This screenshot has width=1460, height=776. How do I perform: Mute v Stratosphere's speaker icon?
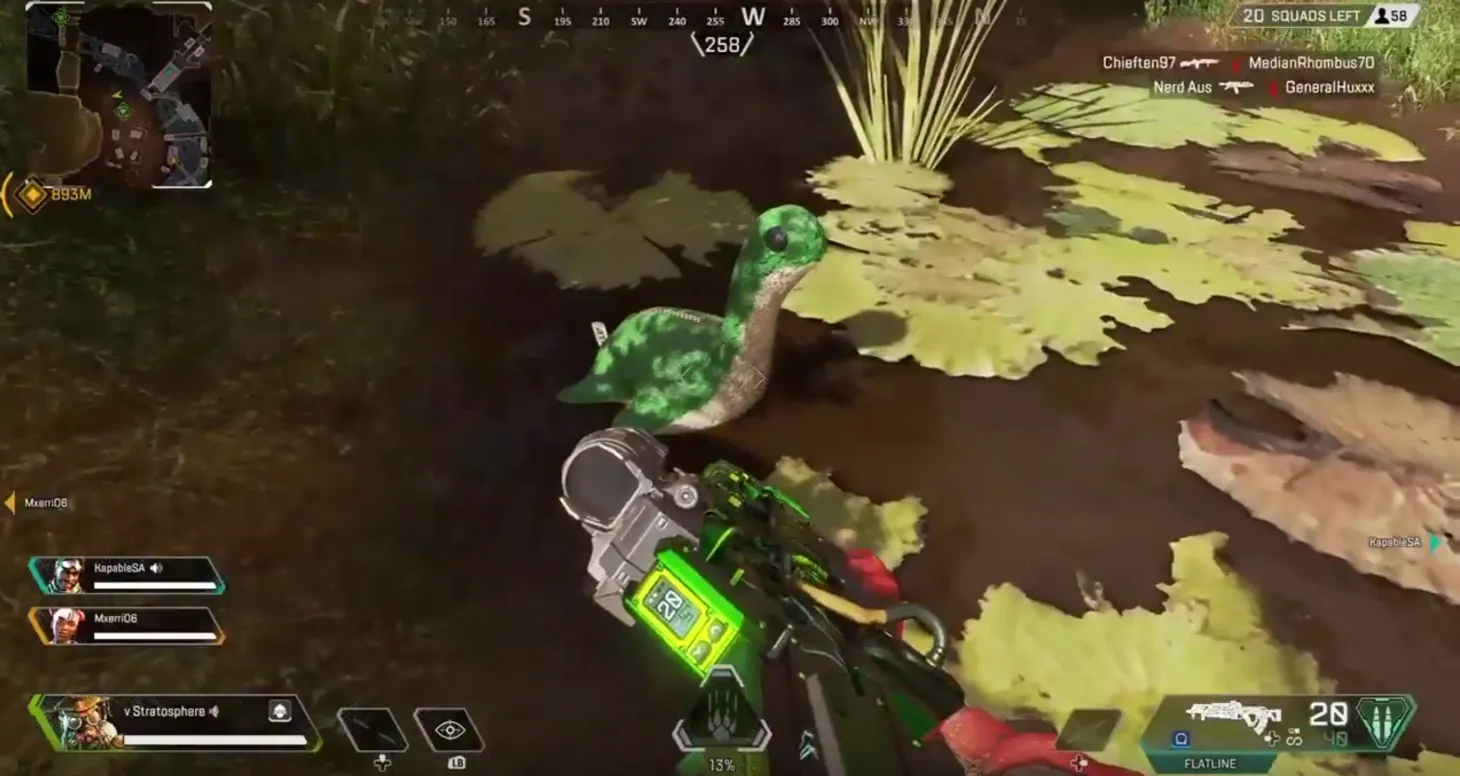[215, 713]
